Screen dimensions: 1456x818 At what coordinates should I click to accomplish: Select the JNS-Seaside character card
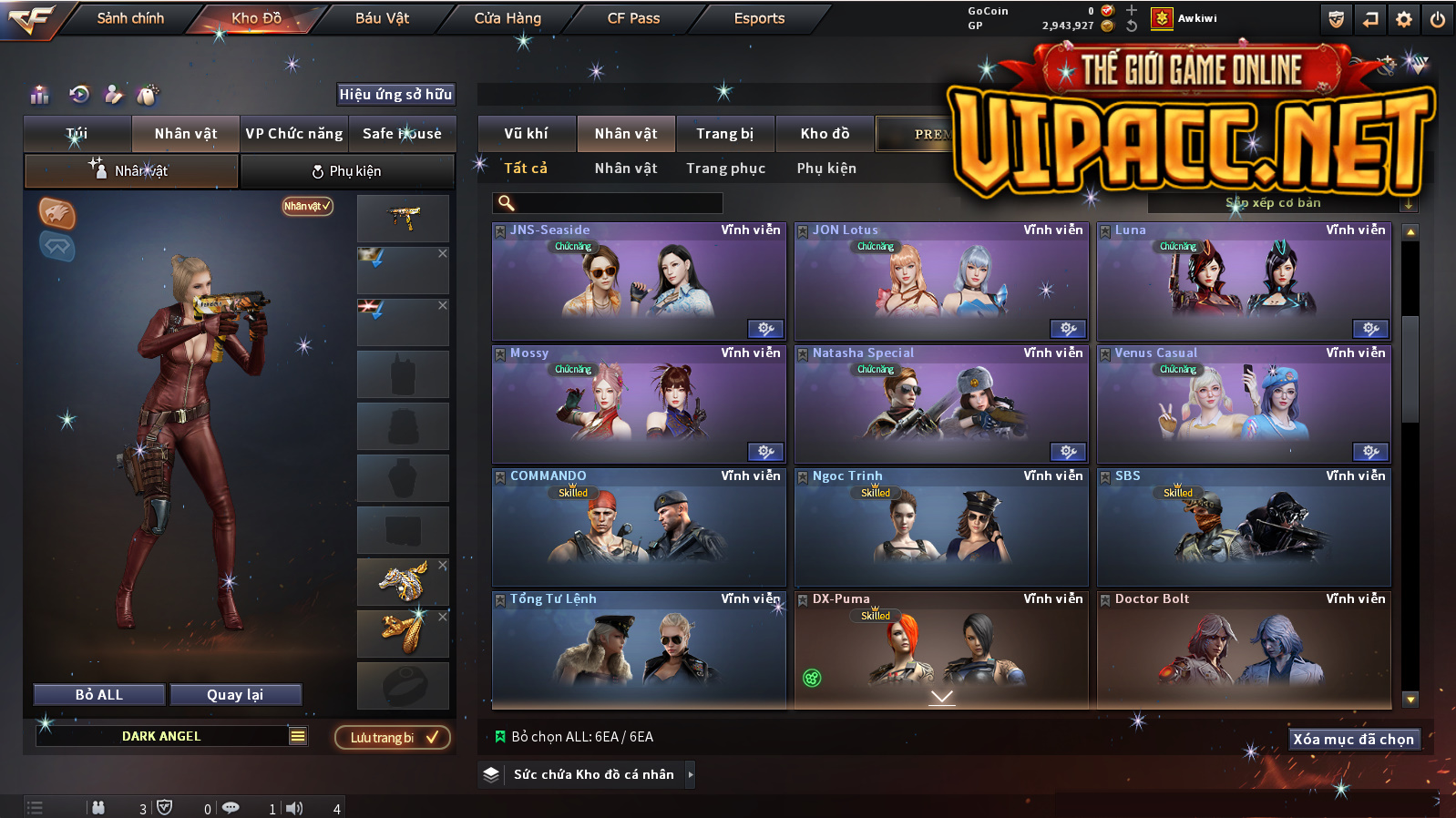coord(639,282)
